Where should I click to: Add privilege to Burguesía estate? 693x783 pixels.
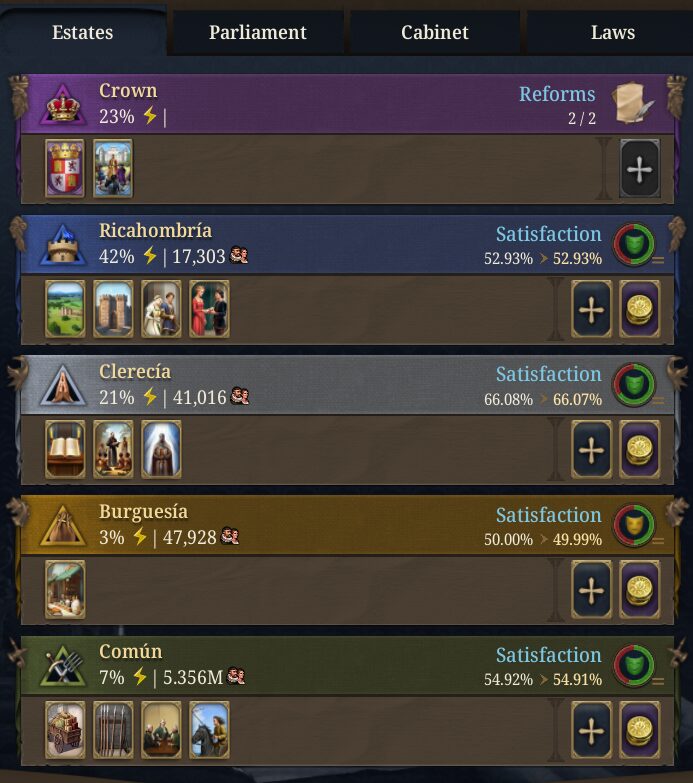[591, 590]
